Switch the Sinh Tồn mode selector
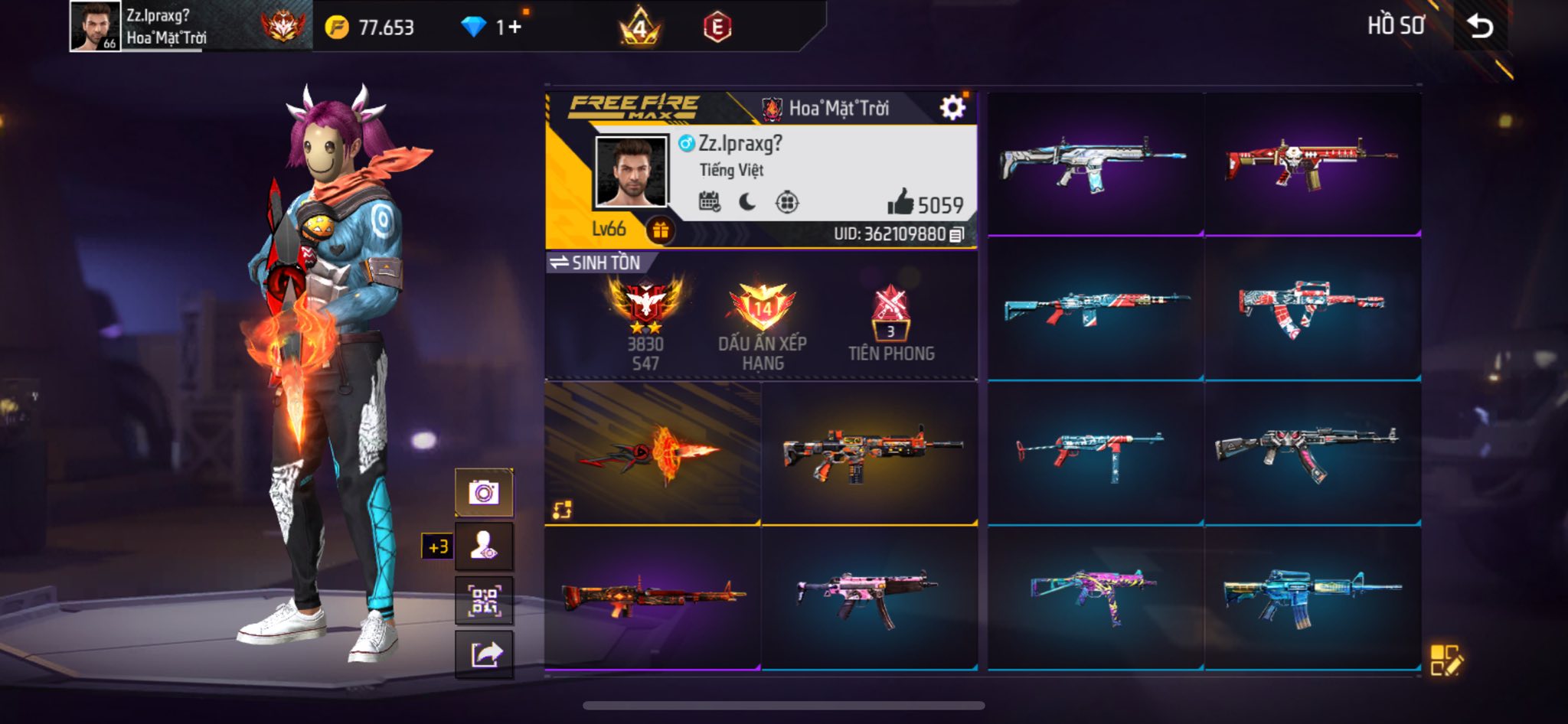Image resolution: width=1568 pixels, height=724 pixels. [596, 263]
